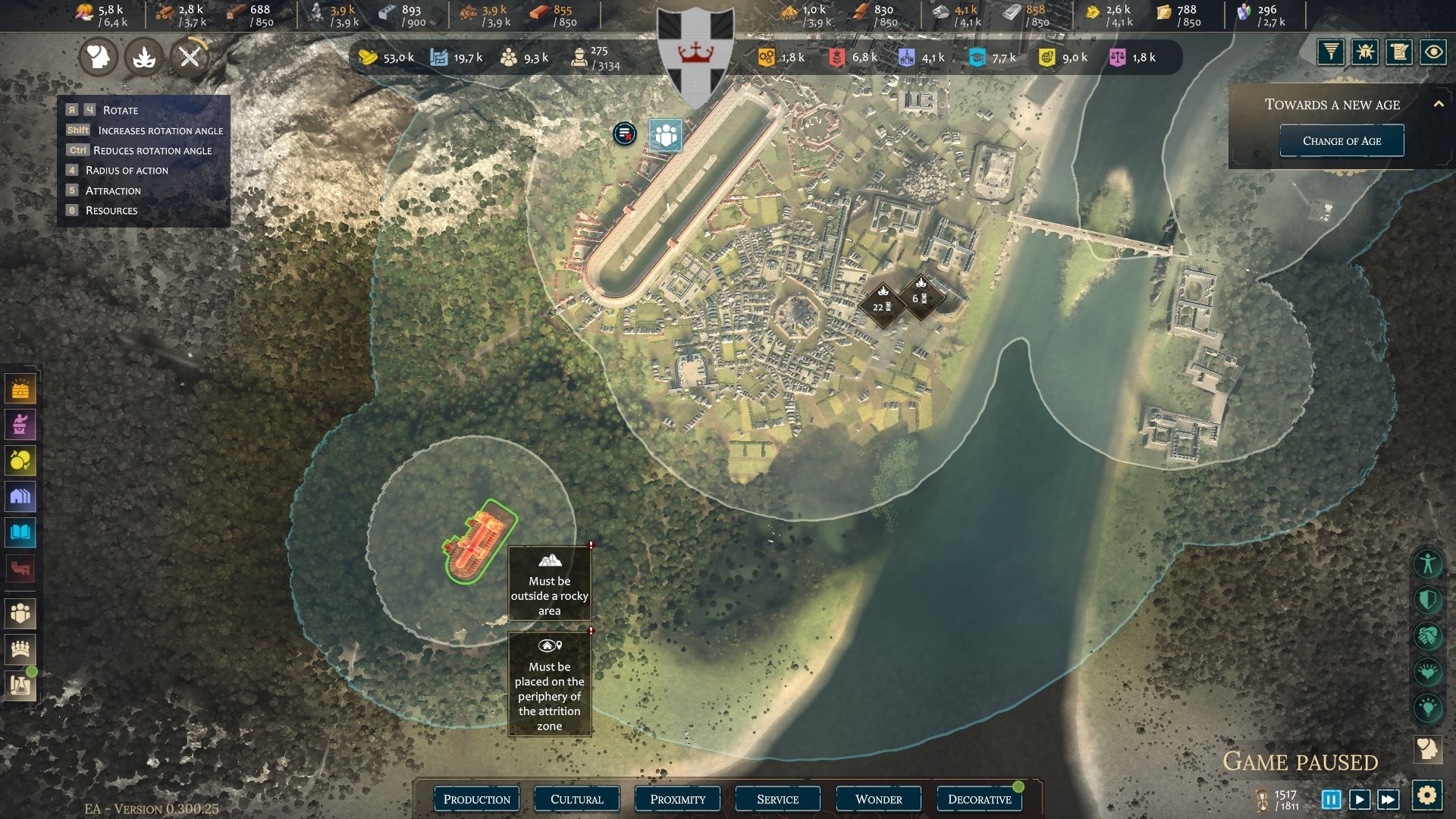Open the Production building category

[476, 799]
